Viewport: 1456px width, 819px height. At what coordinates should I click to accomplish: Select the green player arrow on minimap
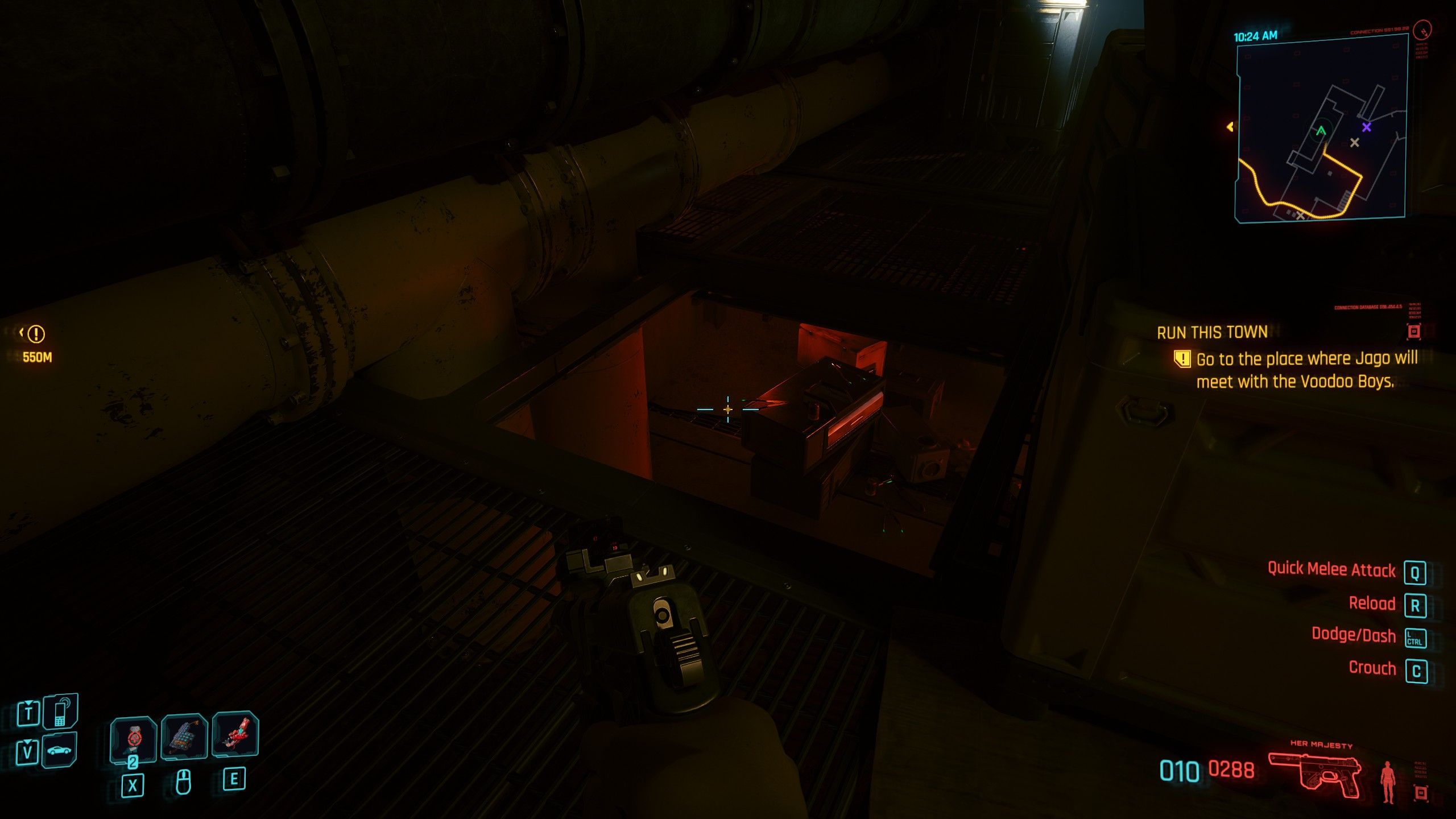(1321, 131)
